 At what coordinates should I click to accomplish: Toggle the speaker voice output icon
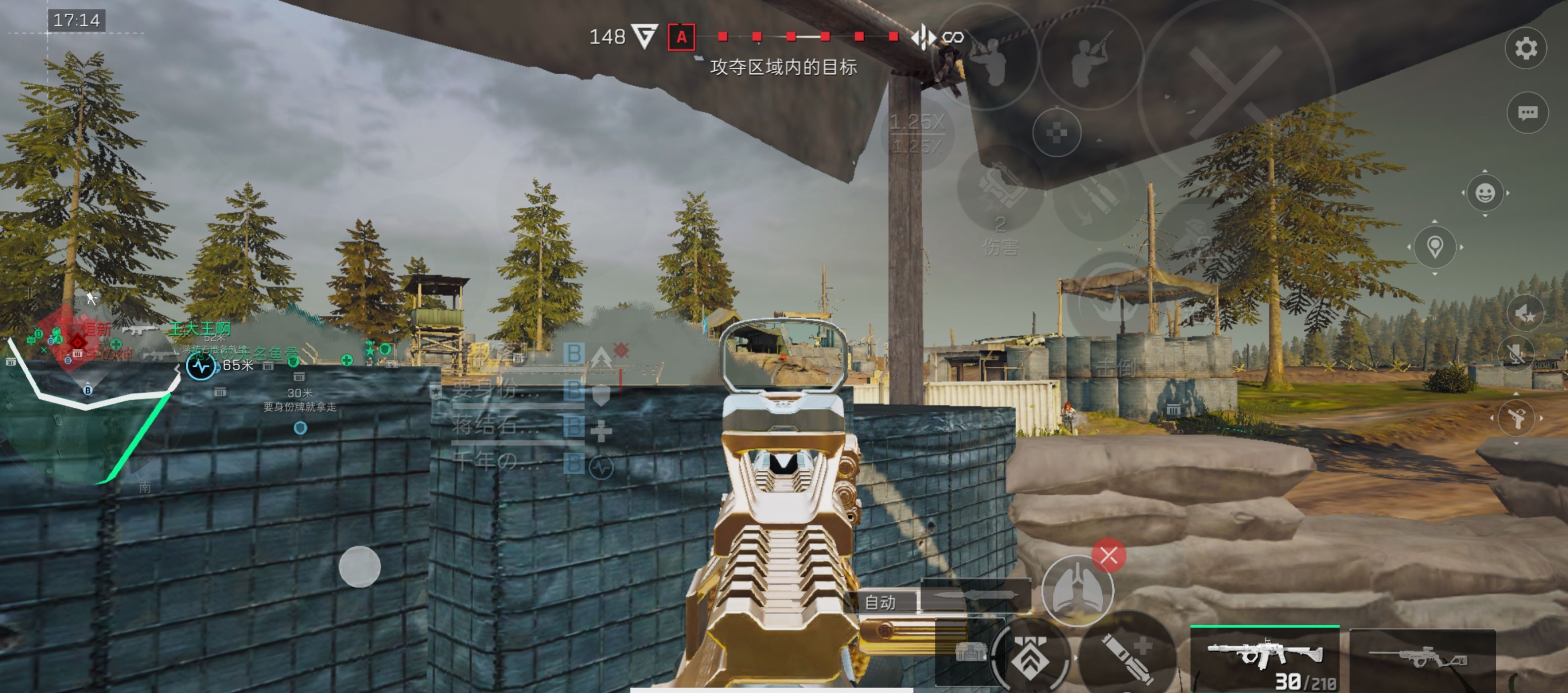(x=1525, y=314)
